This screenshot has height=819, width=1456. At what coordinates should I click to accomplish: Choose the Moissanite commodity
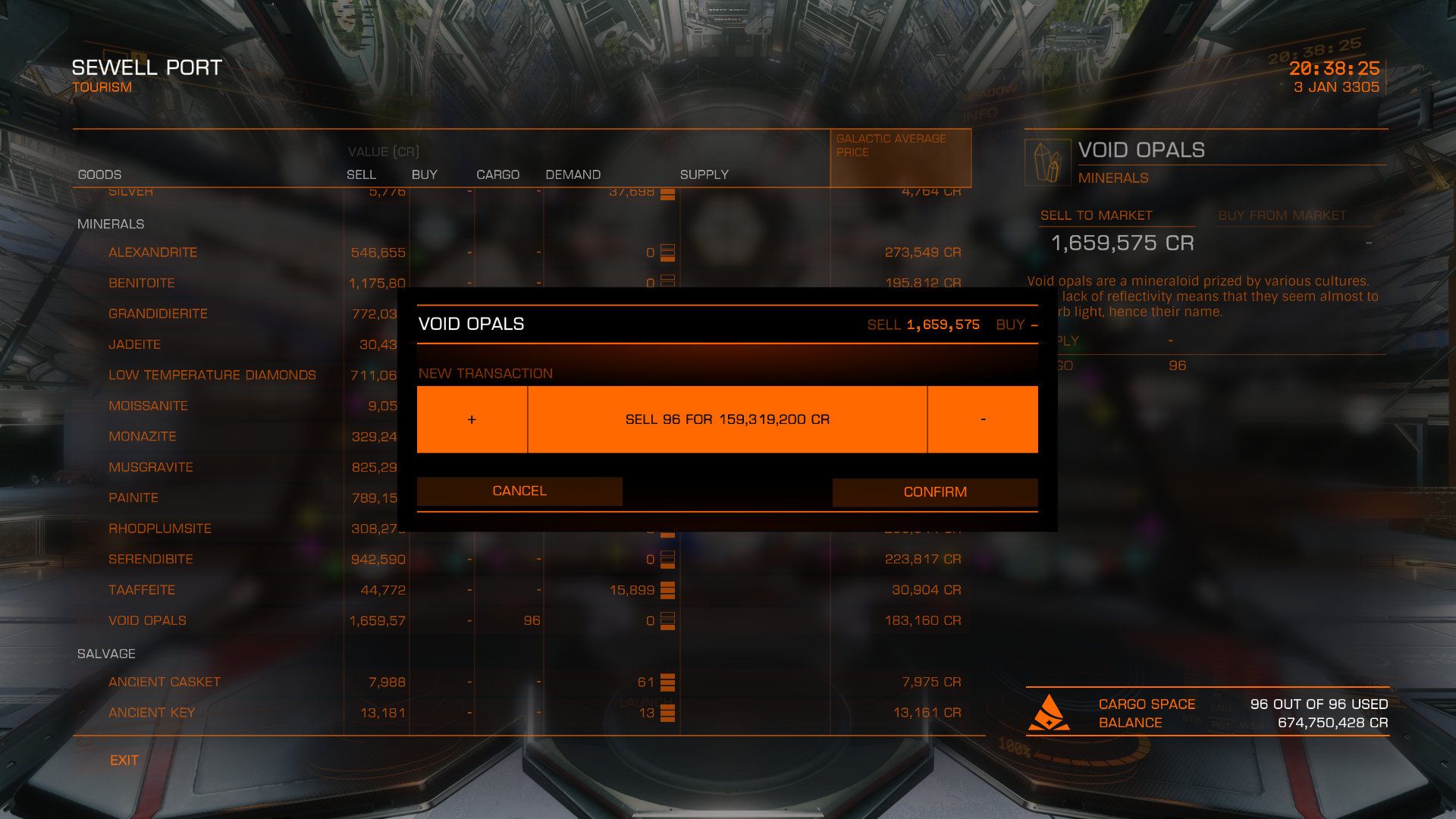pyautogui.click(x=148, y=406)
